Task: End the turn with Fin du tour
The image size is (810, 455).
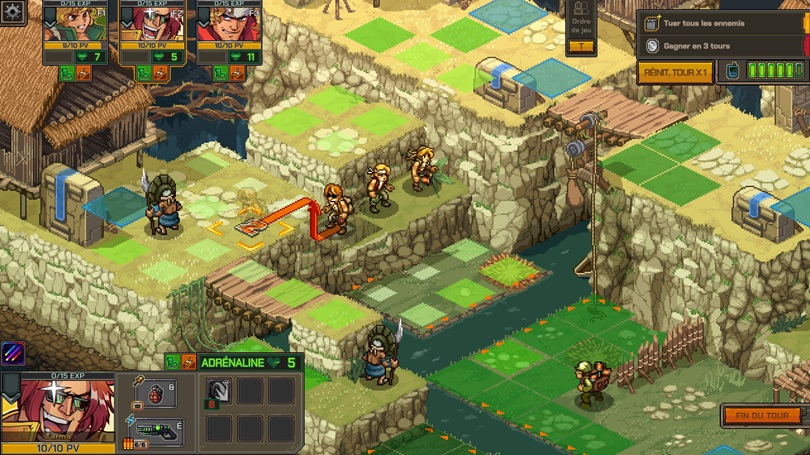Action: coord(762,416)
